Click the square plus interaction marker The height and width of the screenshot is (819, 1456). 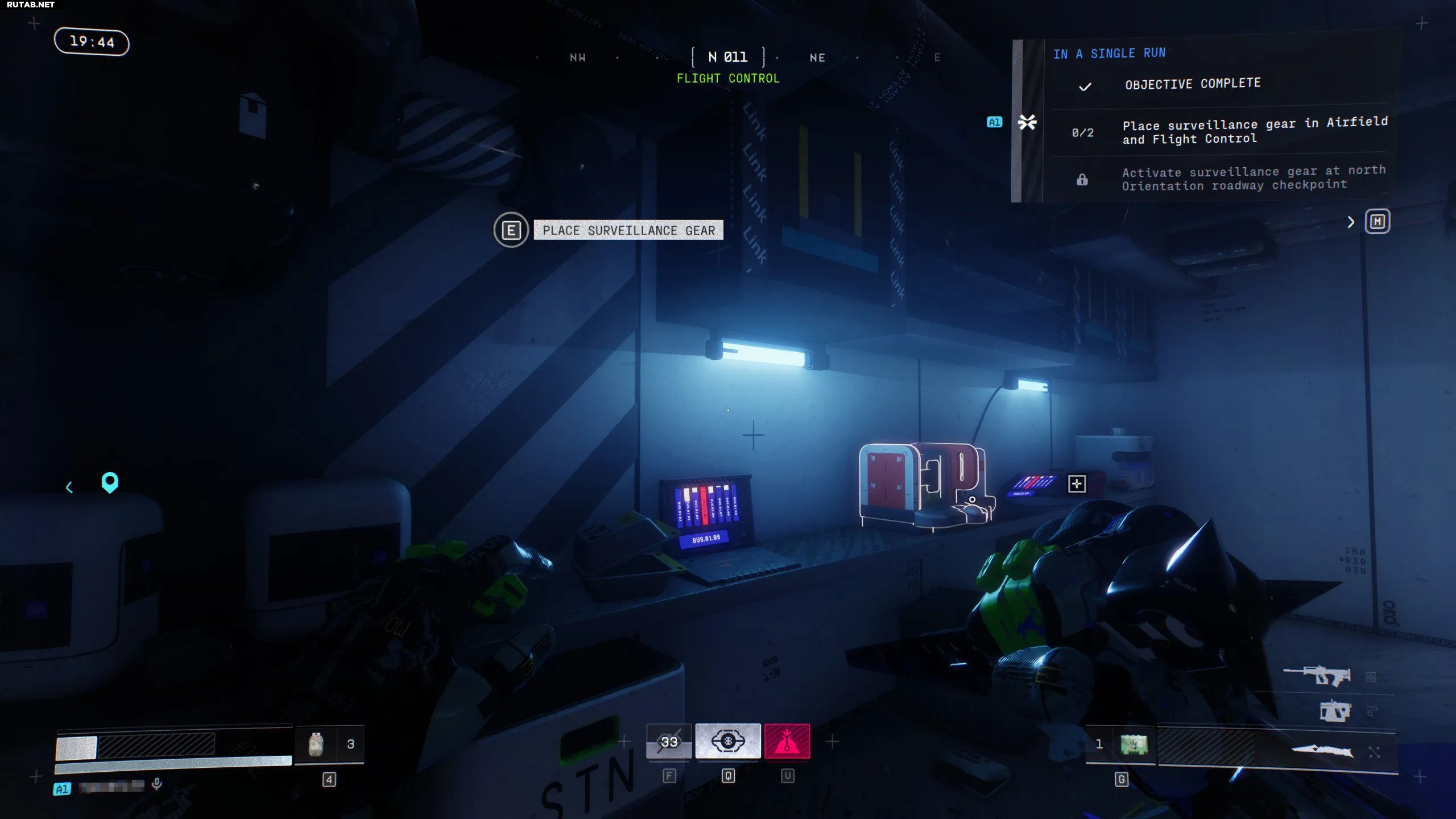click(x=1077, y=484)
